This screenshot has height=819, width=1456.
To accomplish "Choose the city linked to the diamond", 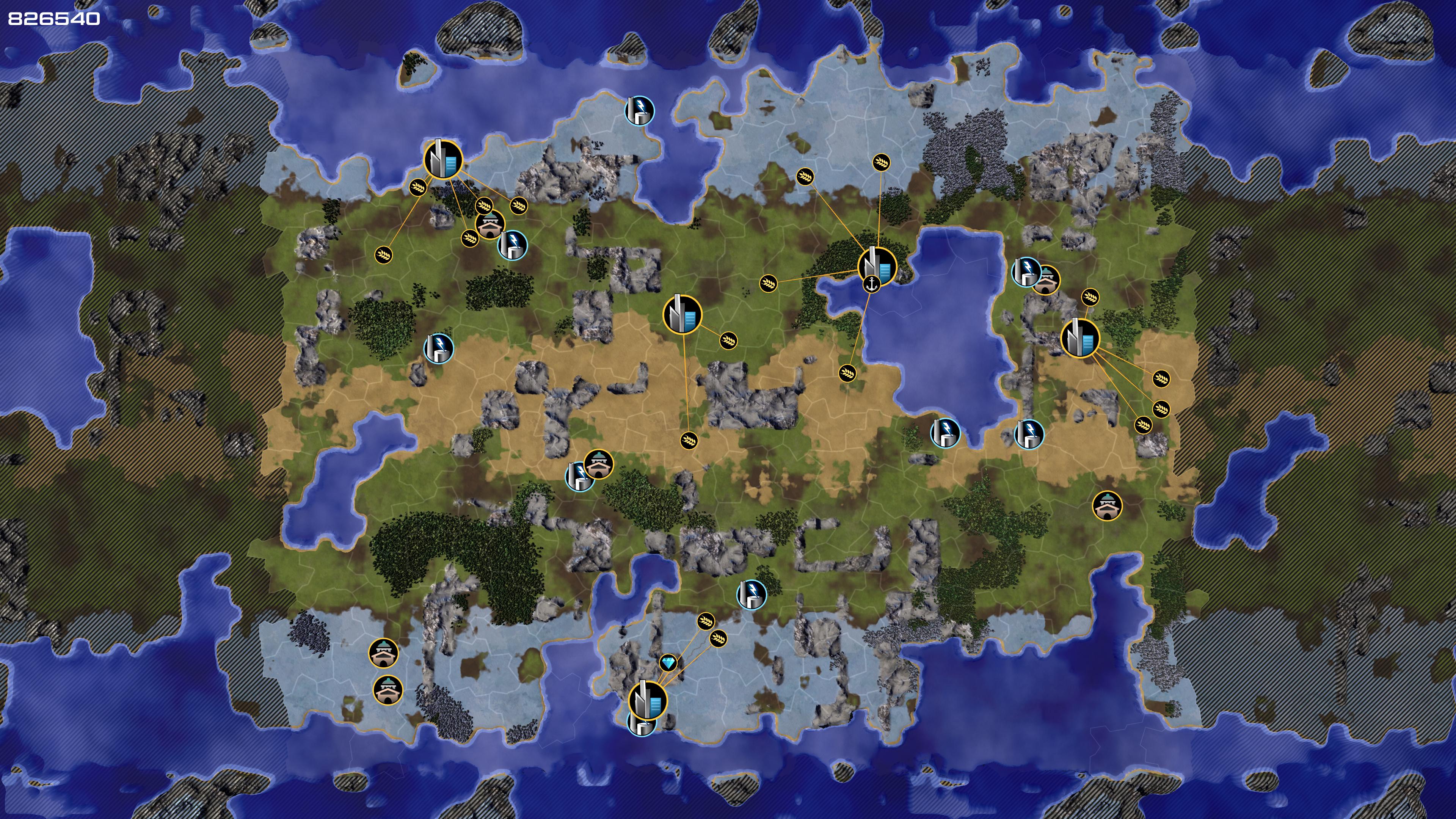I will 648,700.
